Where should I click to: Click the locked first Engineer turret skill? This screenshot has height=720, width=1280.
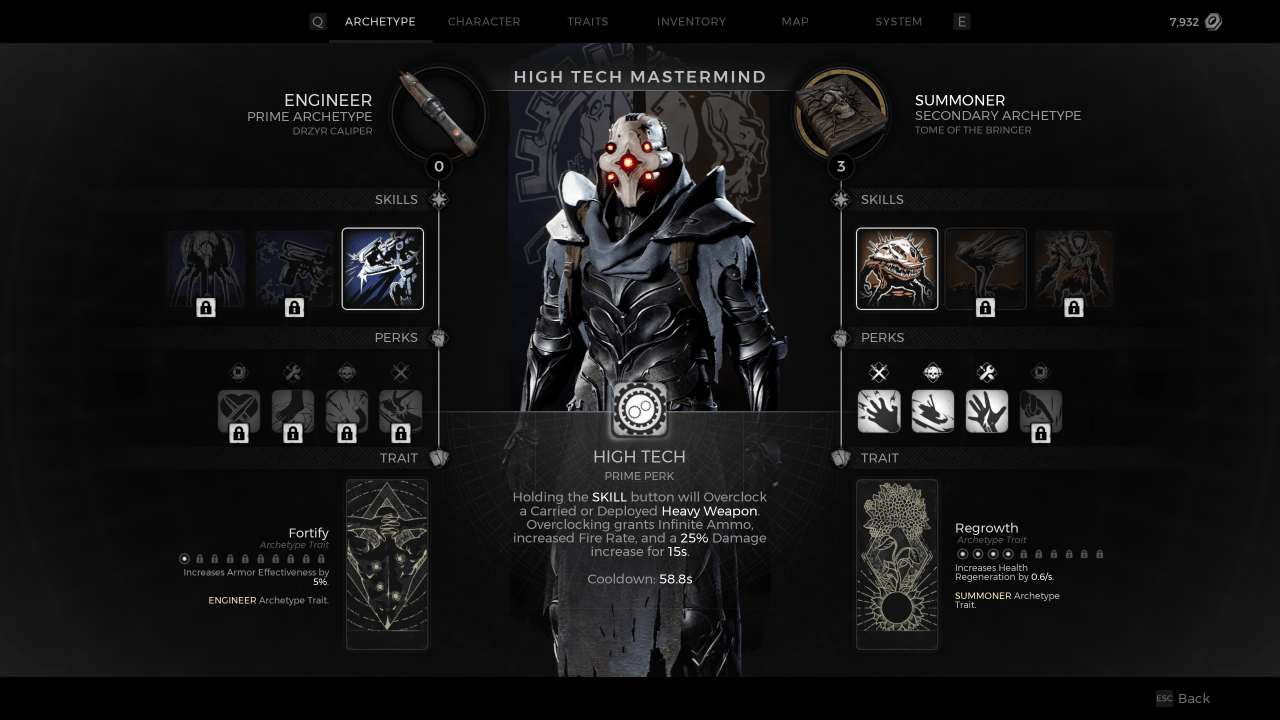click(205, 268)
